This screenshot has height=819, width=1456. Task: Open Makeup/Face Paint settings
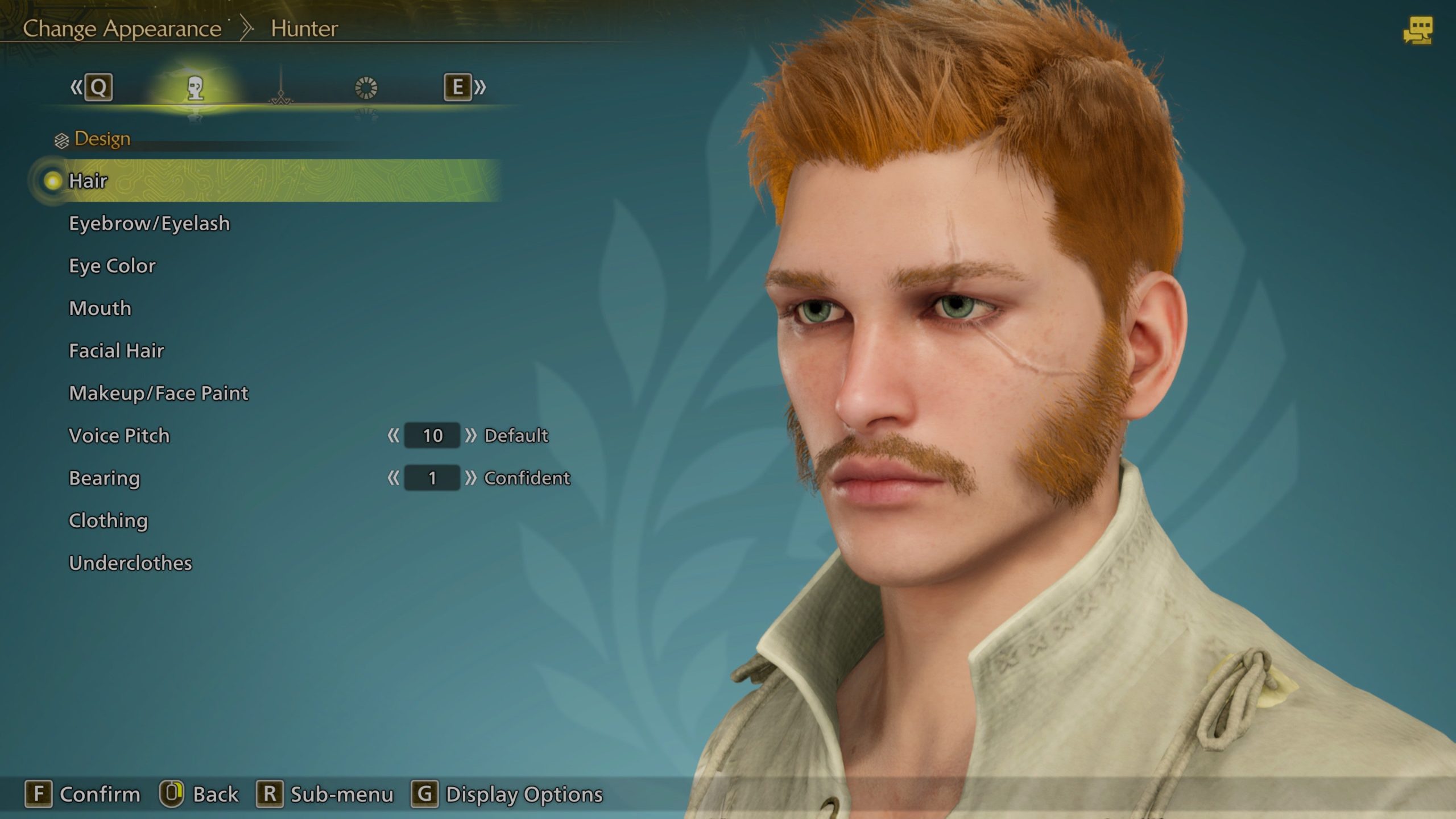pos(159,393)
